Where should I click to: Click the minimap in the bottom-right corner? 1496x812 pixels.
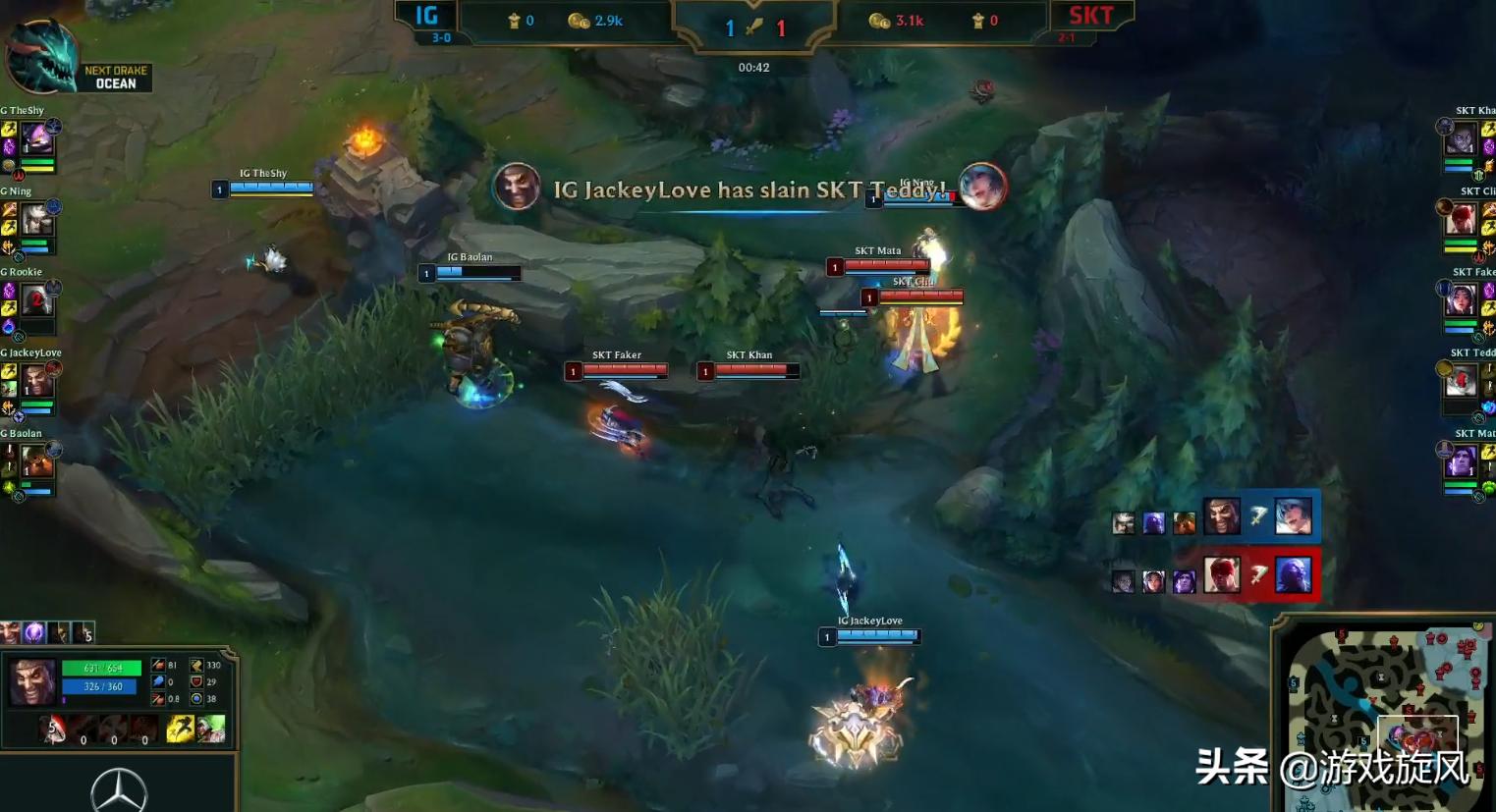[x=1383, y=717]
